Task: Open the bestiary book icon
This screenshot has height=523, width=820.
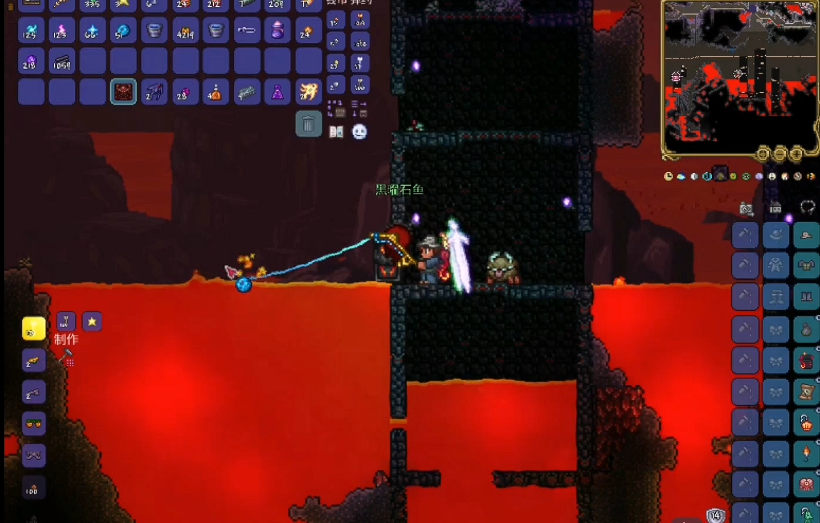Action: 337,132
